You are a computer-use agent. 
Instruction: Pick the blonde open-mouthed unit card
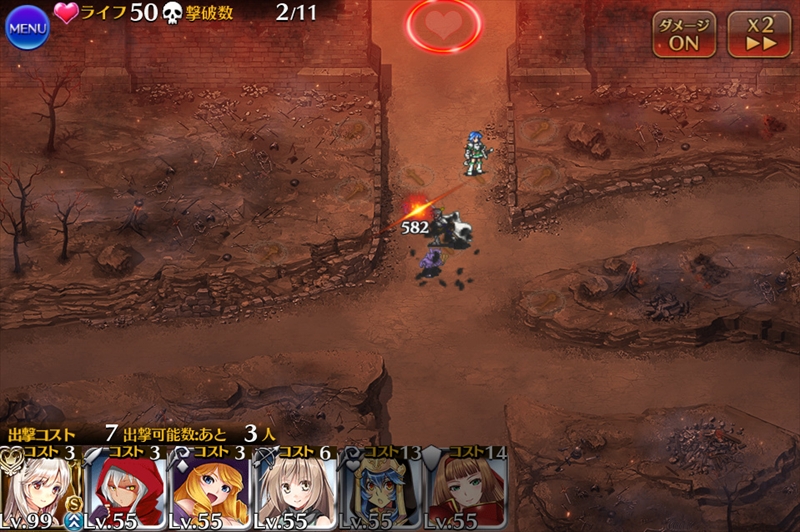coord(211,489)
